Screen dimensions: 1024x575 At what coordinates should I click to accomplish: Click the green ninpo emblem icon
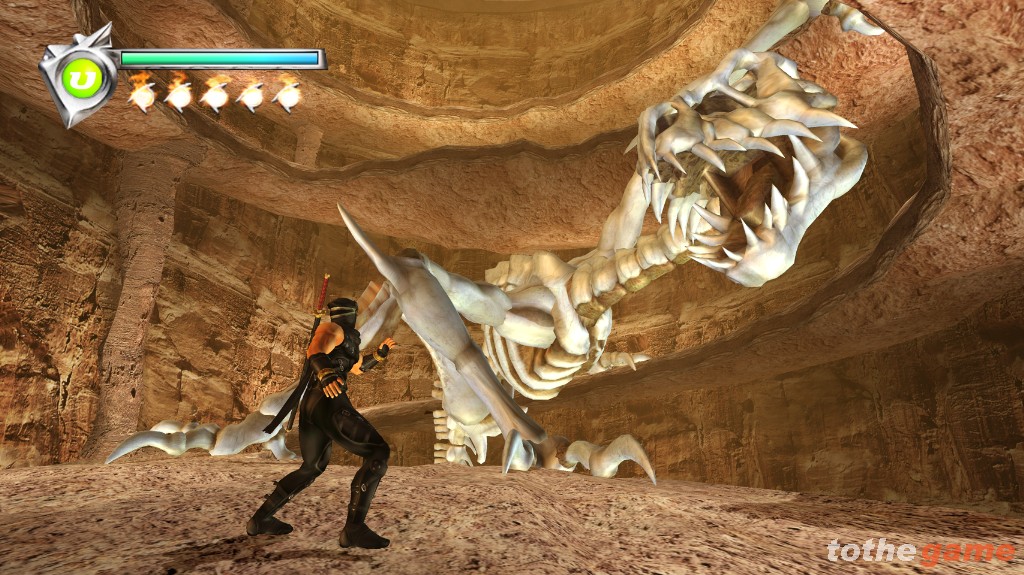coord(83,79)
